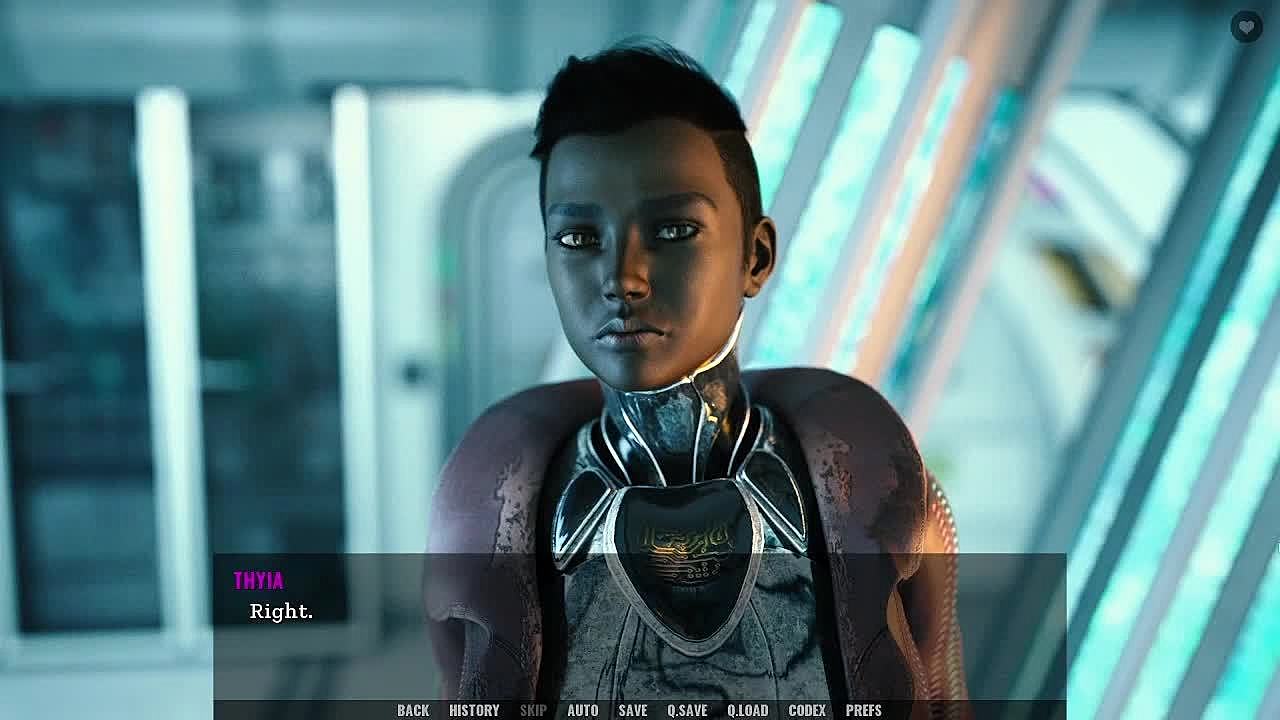Quick load with Q.LOAD button
This screenshot has height=720, width=1280.
click(x=747, y=710)
